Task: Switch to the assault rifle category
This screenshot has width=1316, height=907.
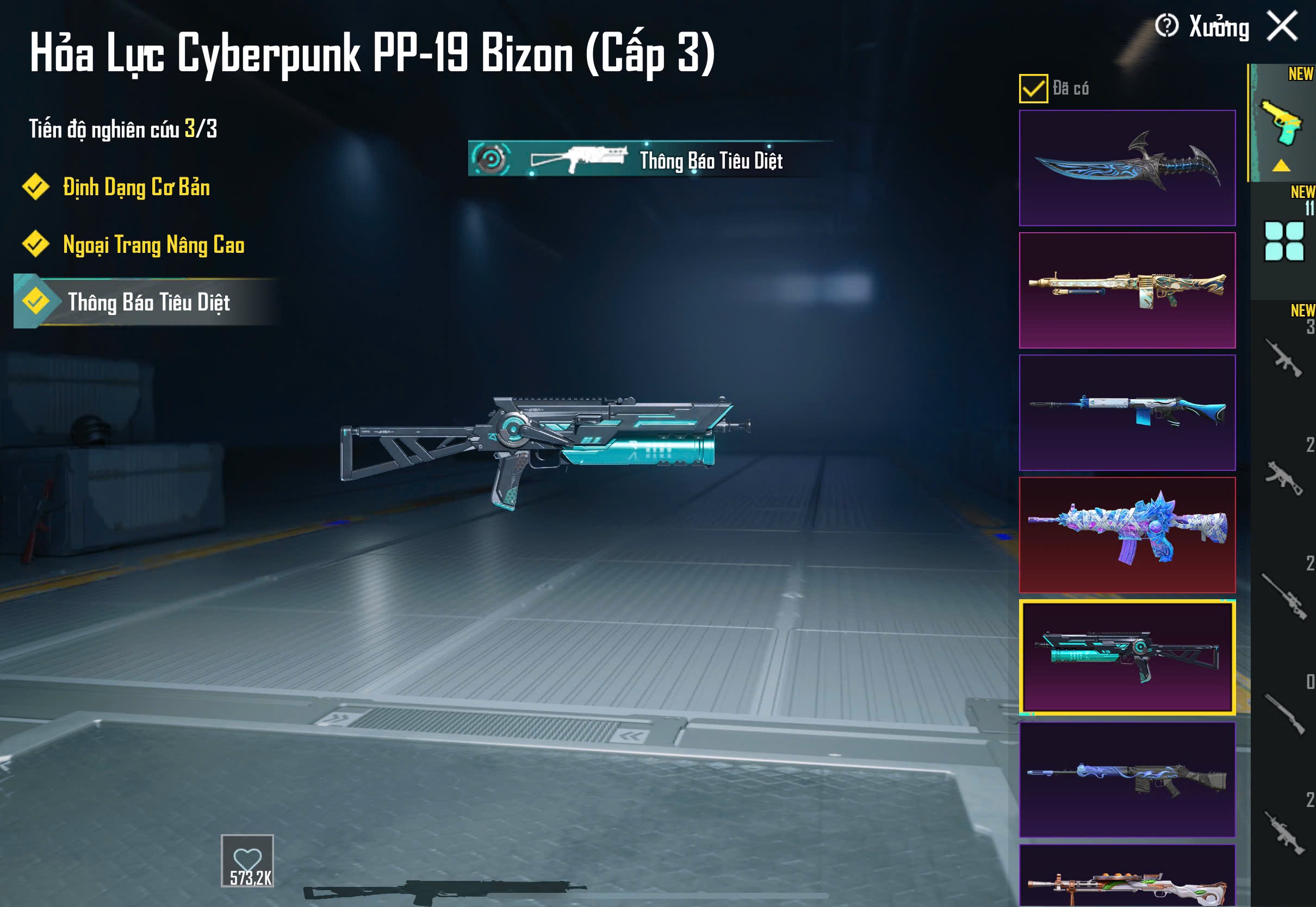Action: point(1283,358)
